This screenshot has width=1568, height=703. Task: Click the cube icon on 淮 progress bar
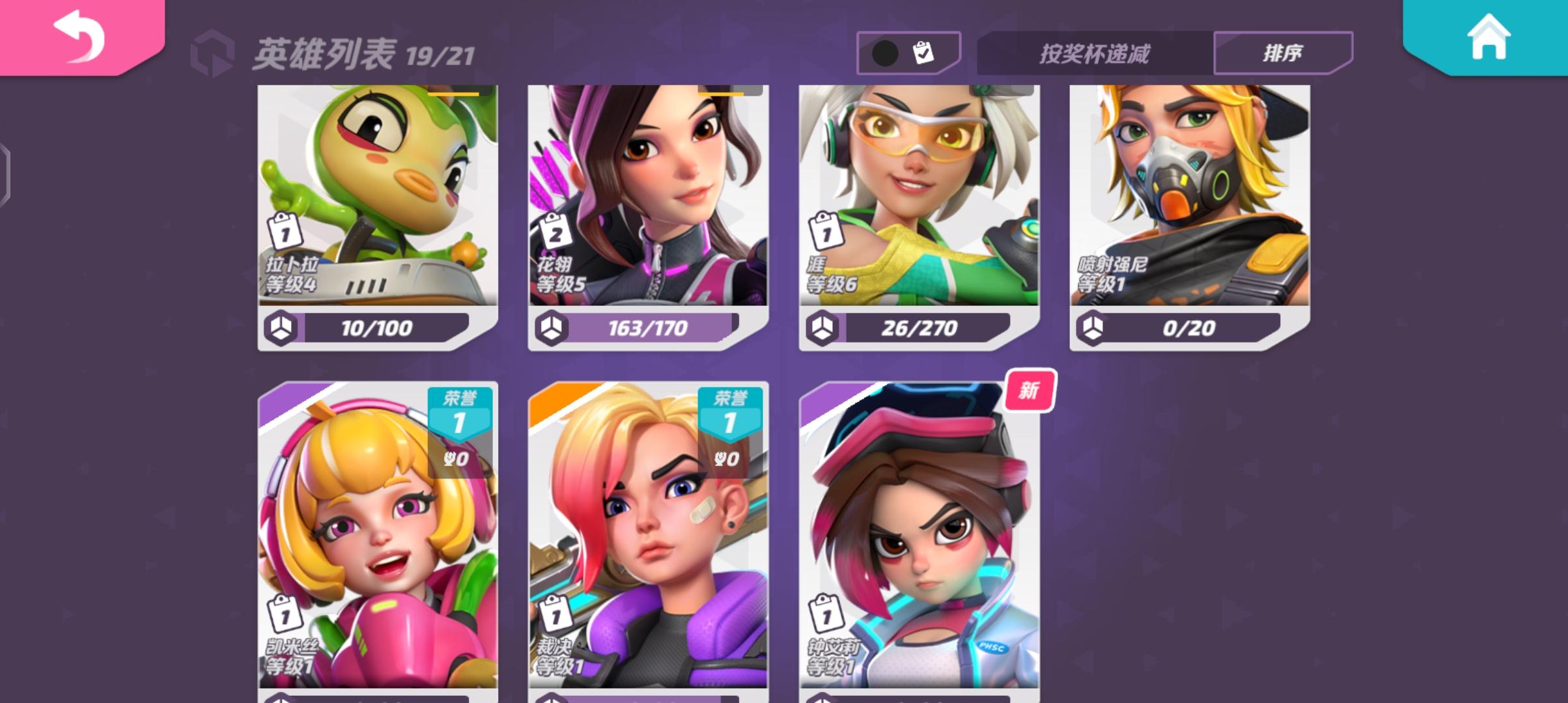point(822,329)
